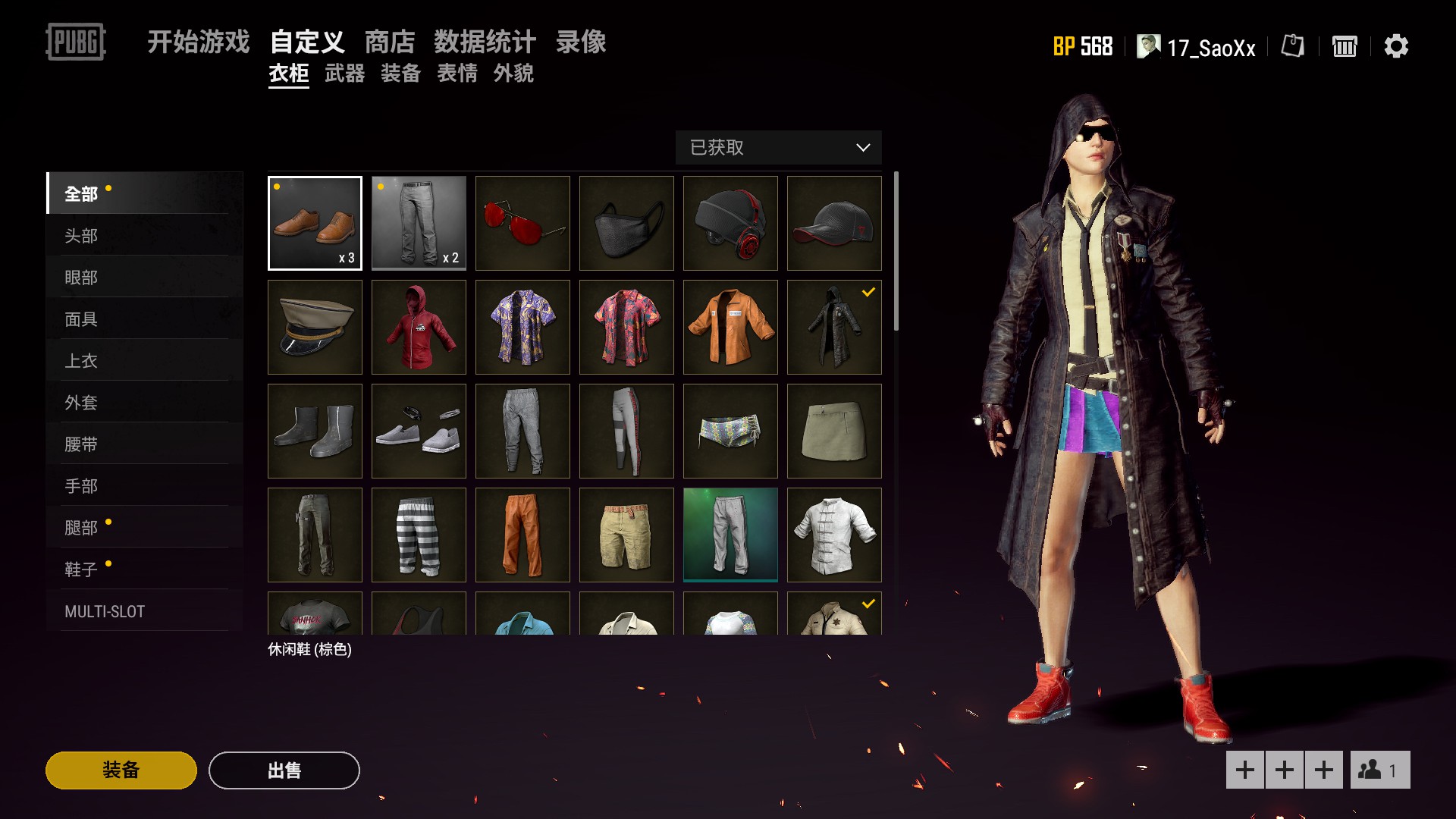Screen dimensions: 1456x819
Task: Open the MULTI-SLOT category
Action: click(105, 611)
